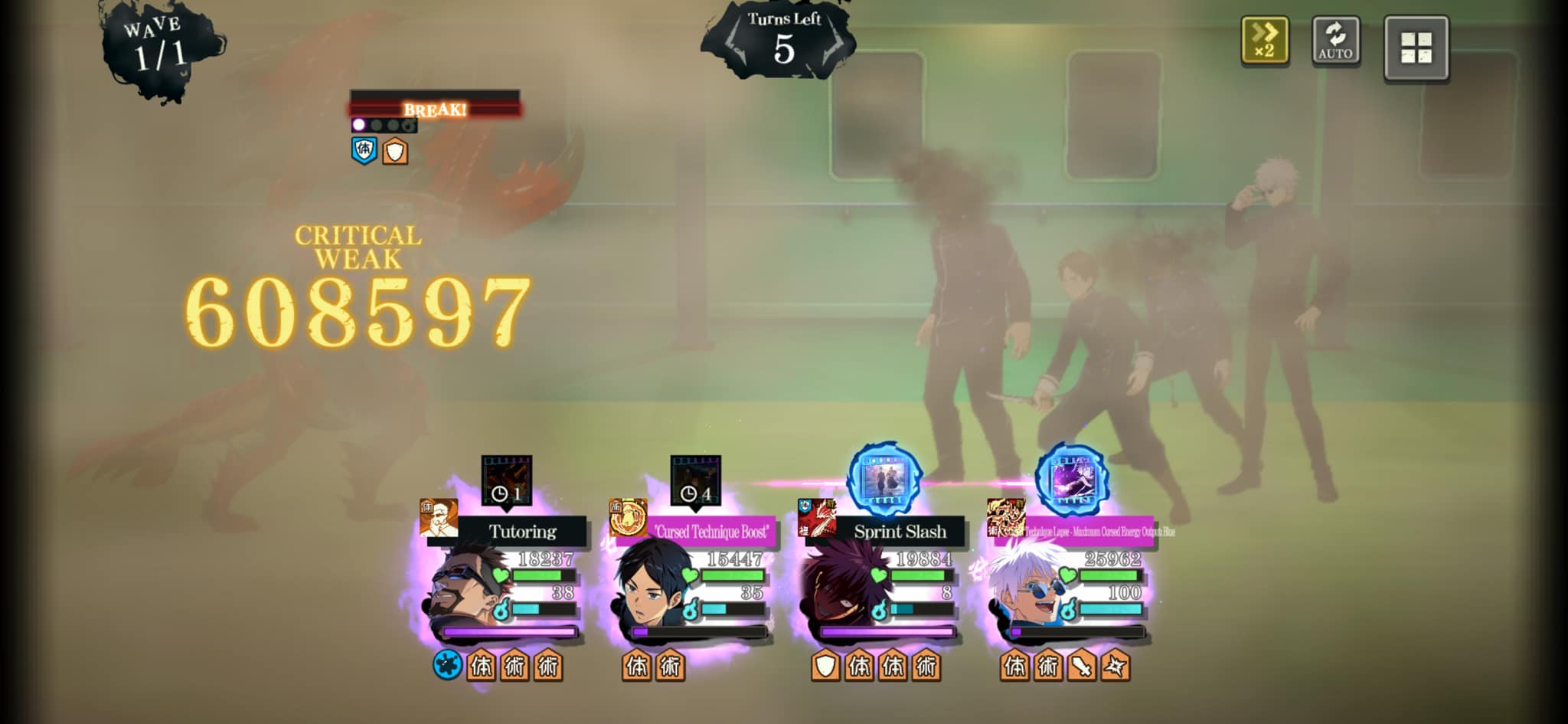Open the four-square grid menu button
The height and width of the screenshot is (724, 1568).
coord(1416,48)
